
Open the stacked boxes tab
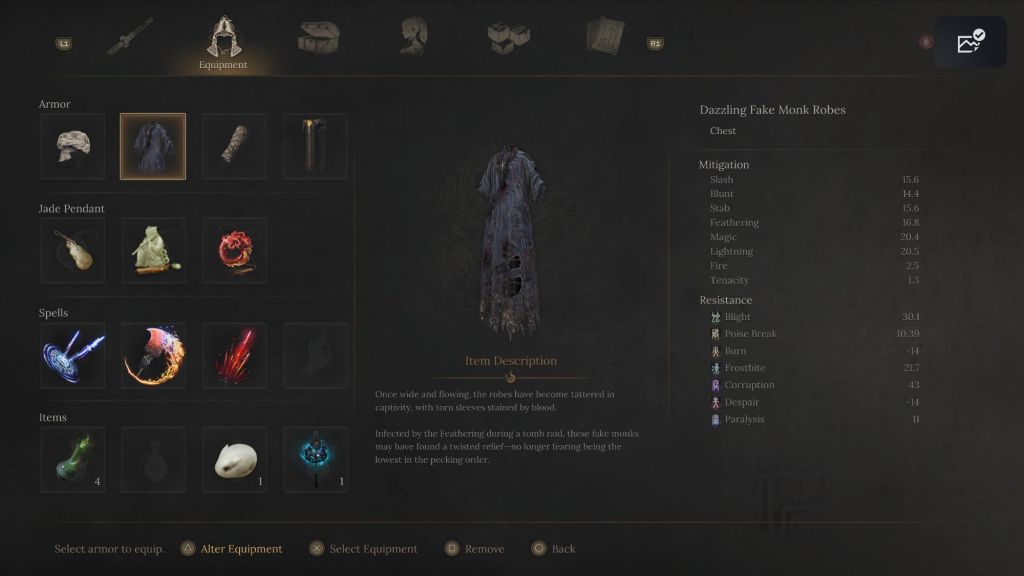[508, 38]
